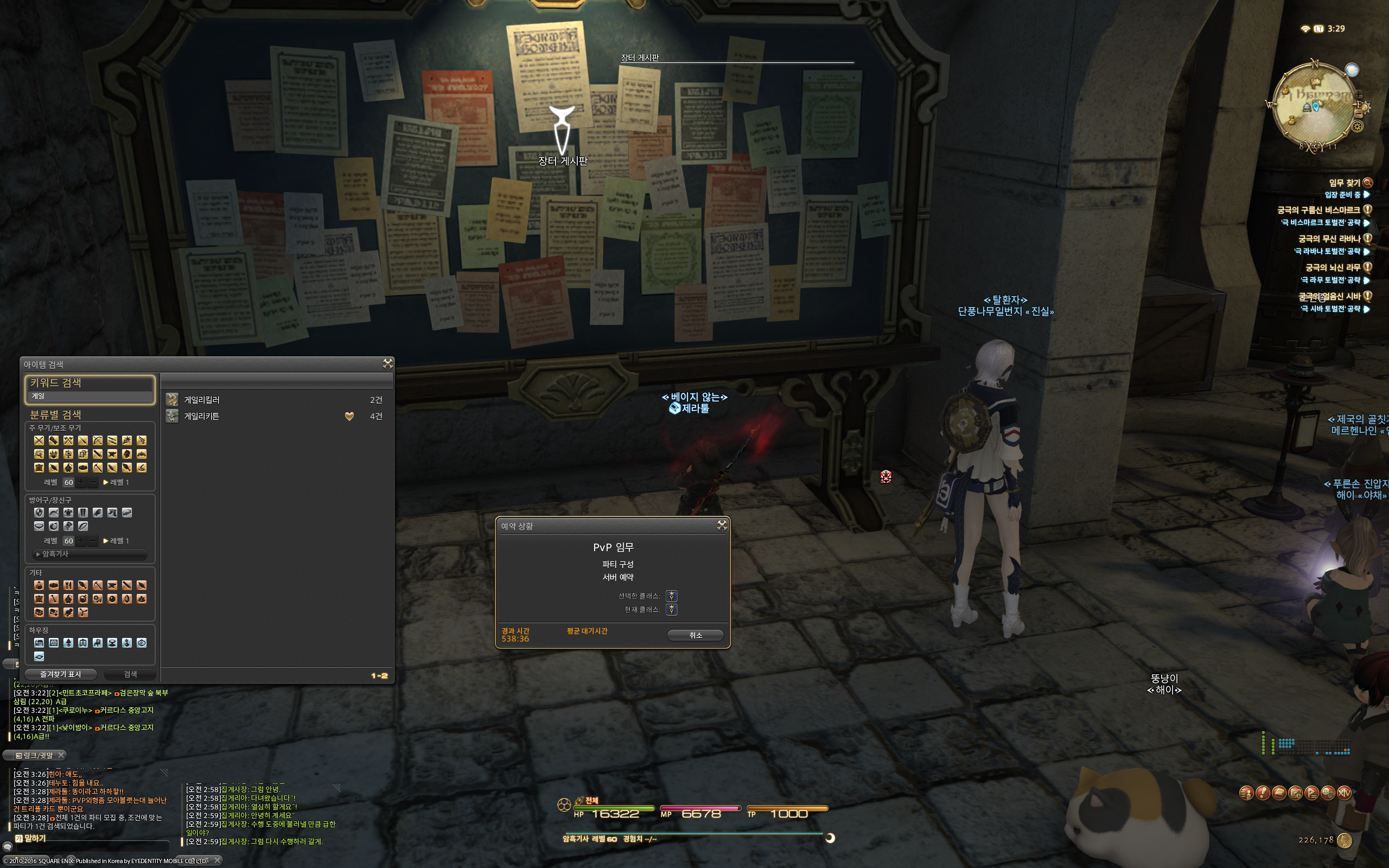Click the 검색 search button
Viewport: 1389px width, 868px height.
pyautogui.click(x=130, y=674)
